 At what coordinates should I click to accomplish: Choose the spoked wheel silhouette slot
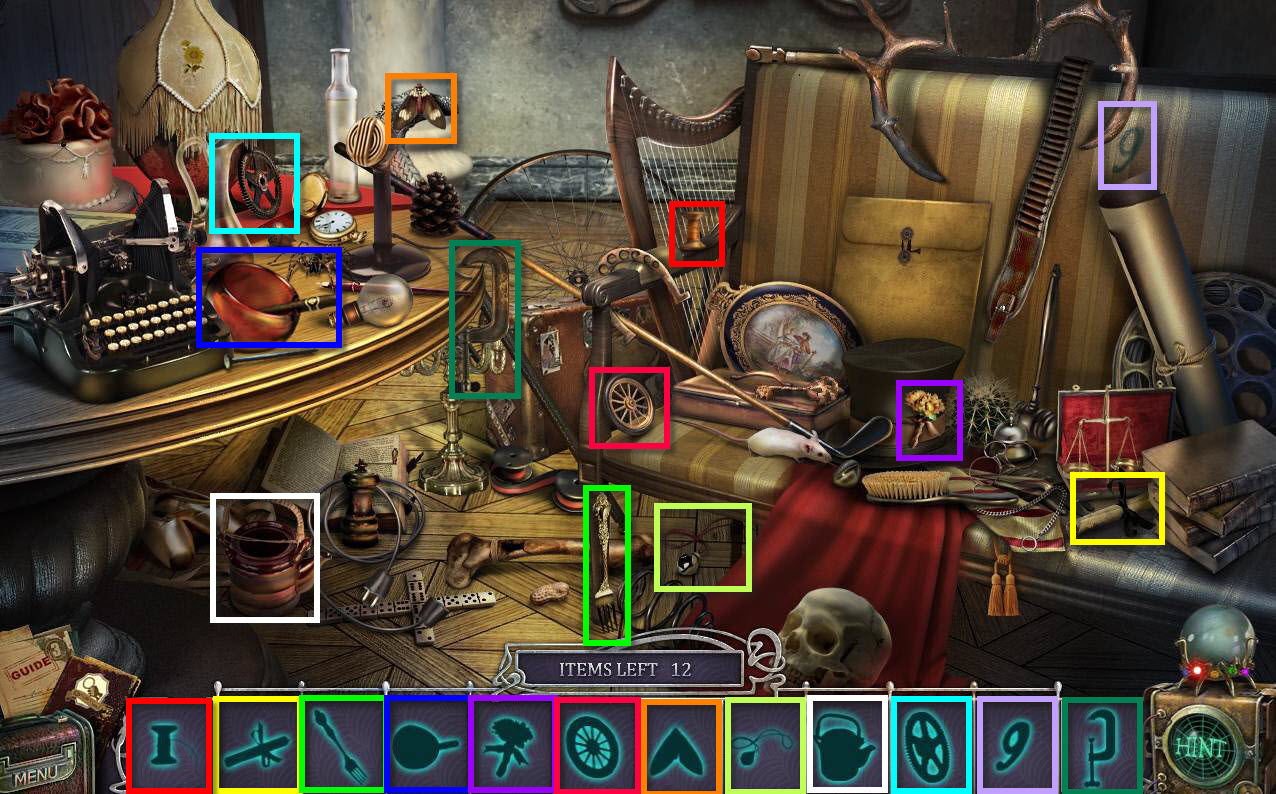[596, 745]
